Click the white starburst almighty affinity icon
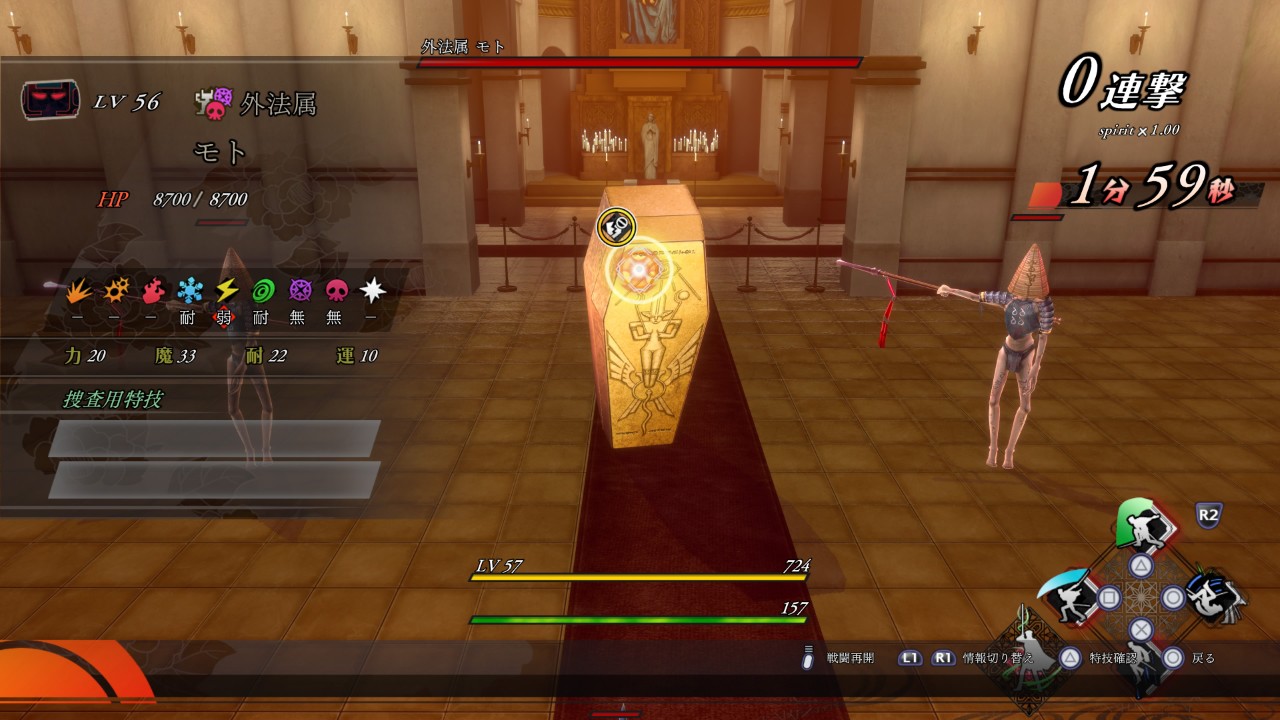The image size is (1280, 720). tap(373, 291)
